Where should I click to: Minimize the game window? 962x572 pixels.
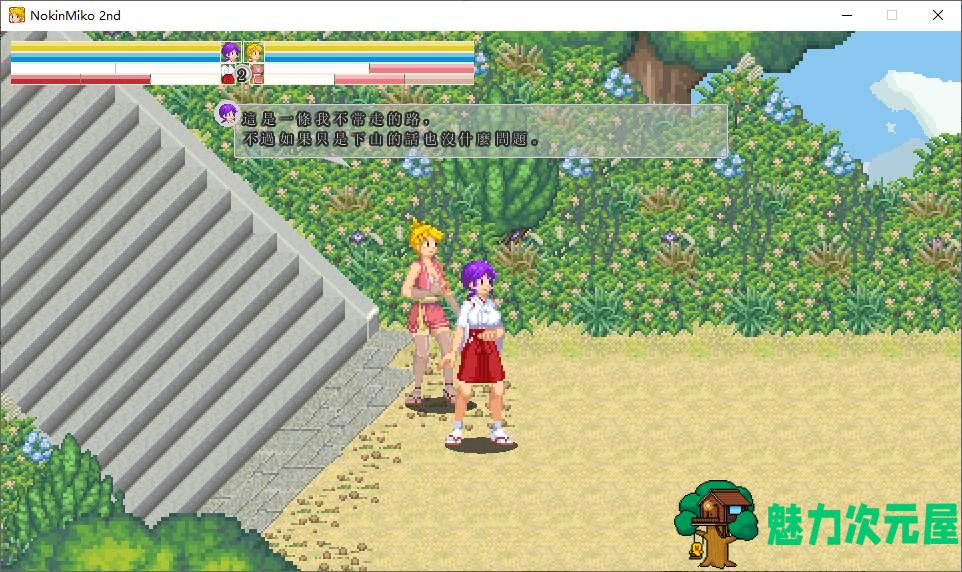pos(845,15)
